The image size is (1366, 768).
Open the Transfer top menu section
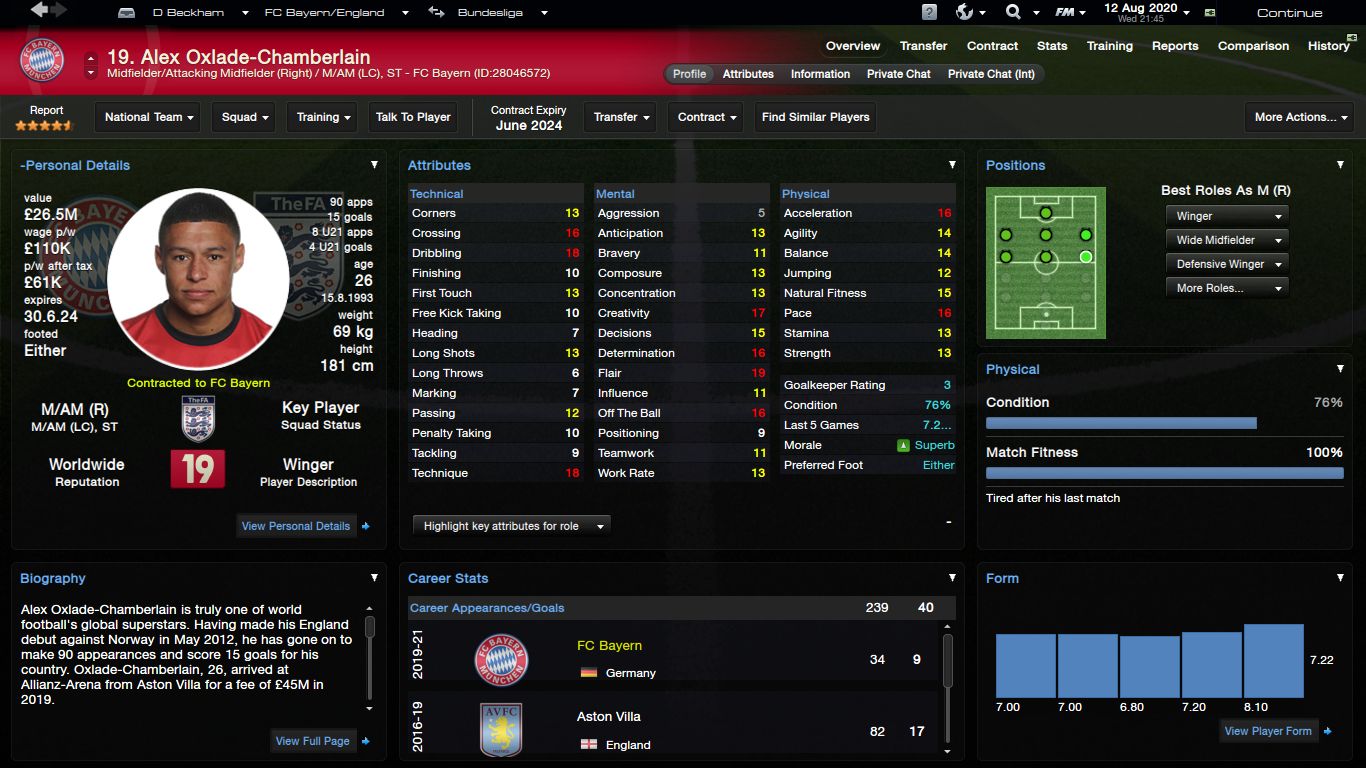[923, 46]
